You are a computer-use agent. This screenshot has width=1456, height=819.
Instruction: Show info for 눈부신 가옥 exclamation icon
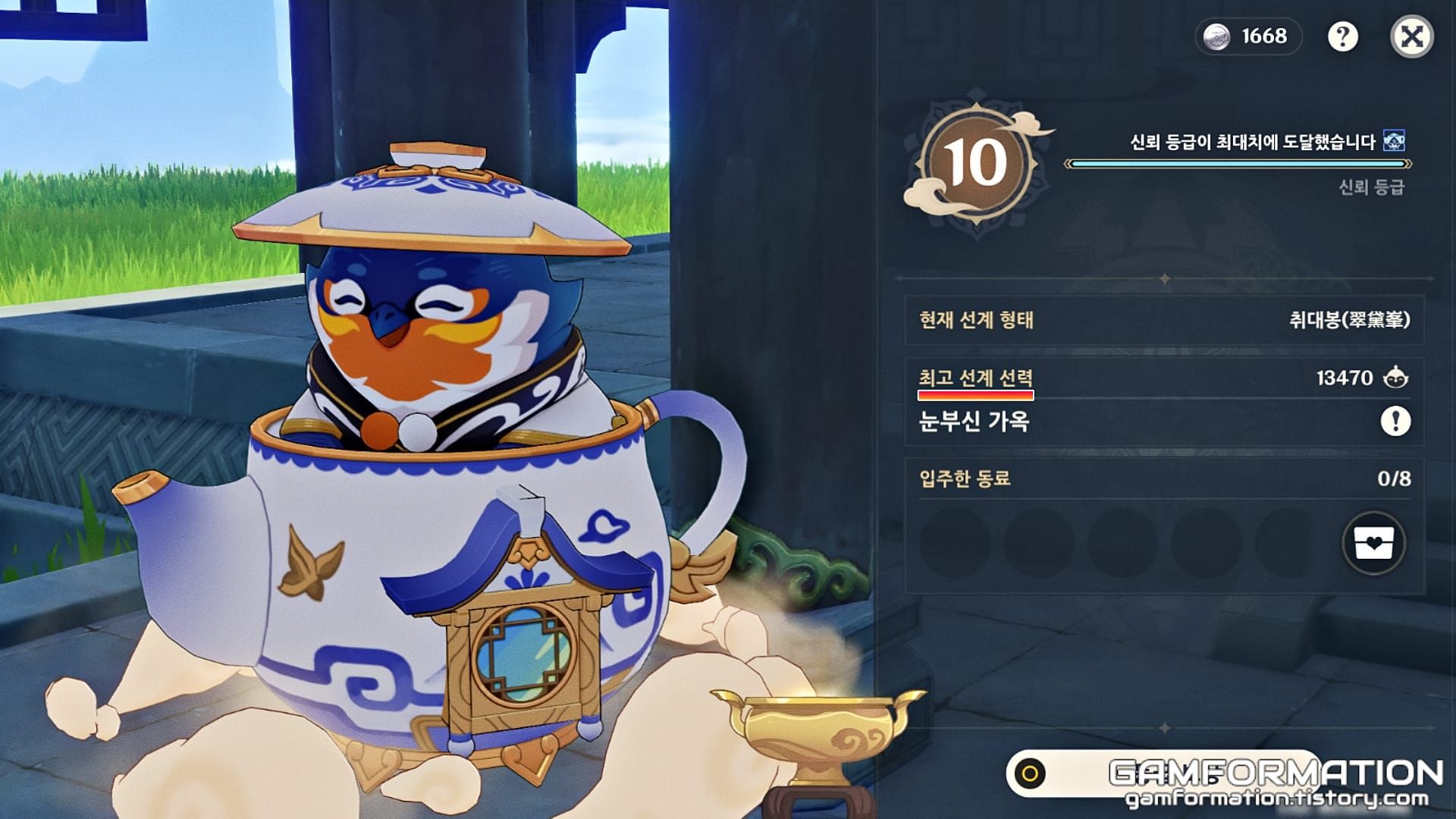(x=1395, y=421)
